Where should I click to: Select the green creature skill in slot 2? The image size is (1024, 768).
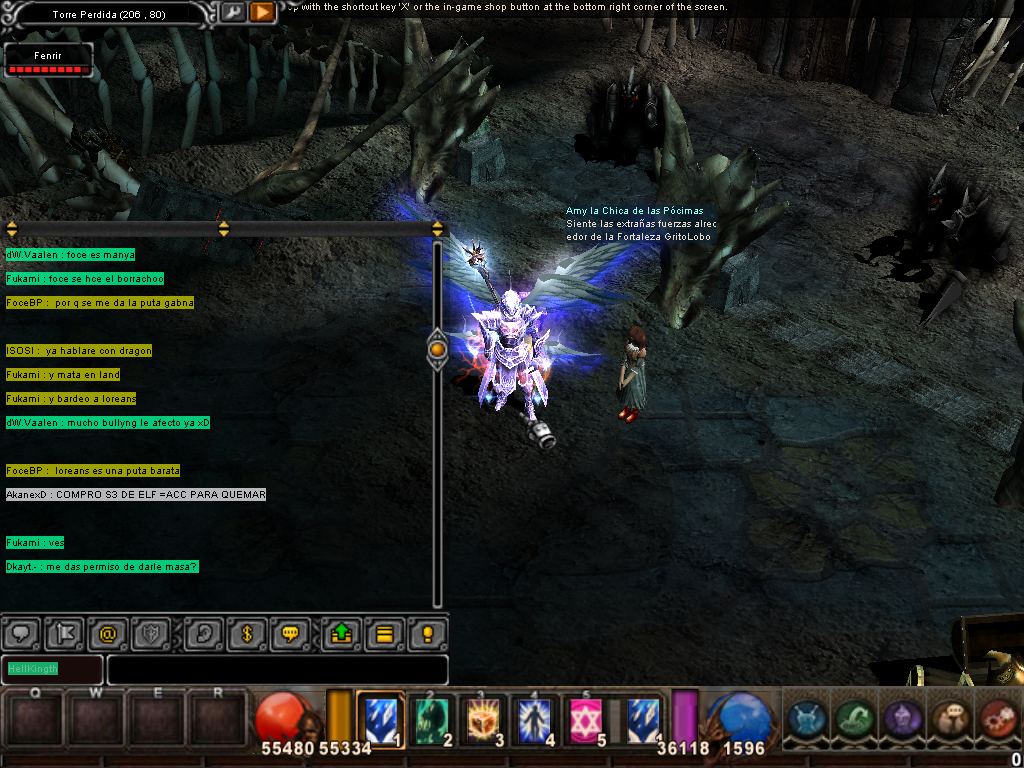[x=434, y=719]
